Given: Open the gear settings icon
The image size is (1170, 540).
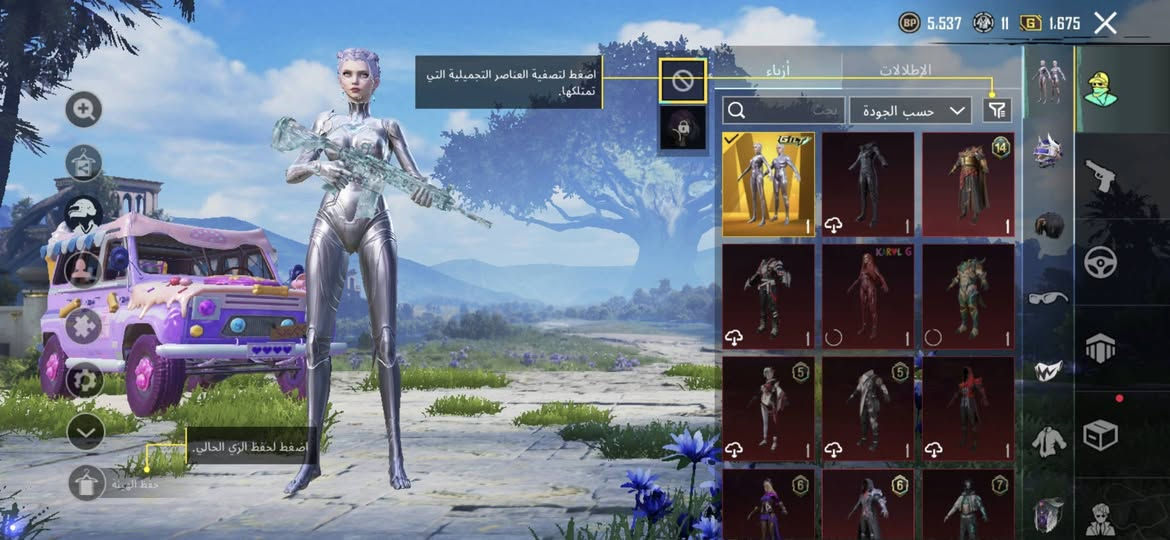Looking at the screenshot, I should coord(85,380).
